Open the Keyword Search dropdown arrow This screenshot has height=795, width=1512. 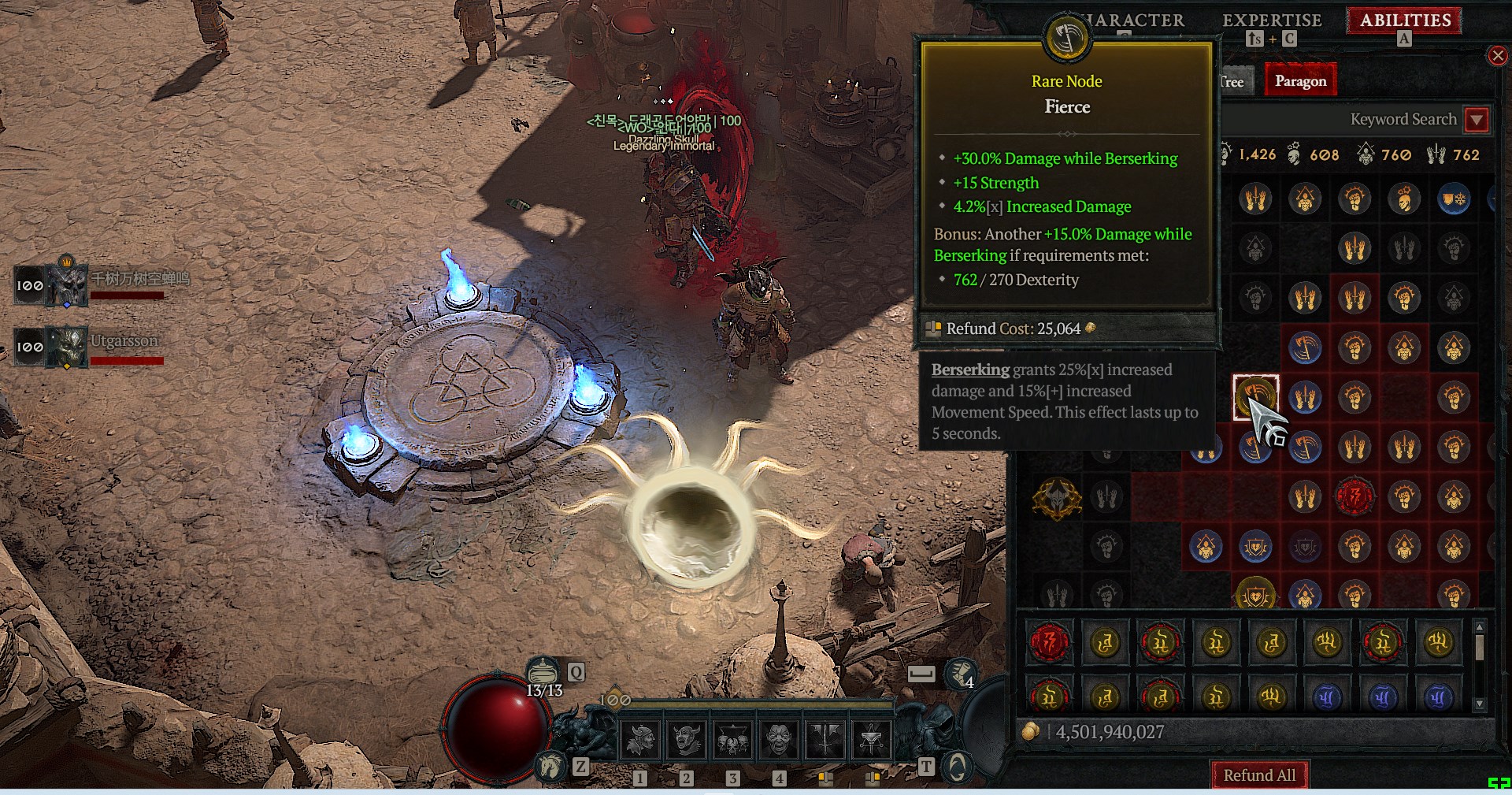tap(1477, 120)
